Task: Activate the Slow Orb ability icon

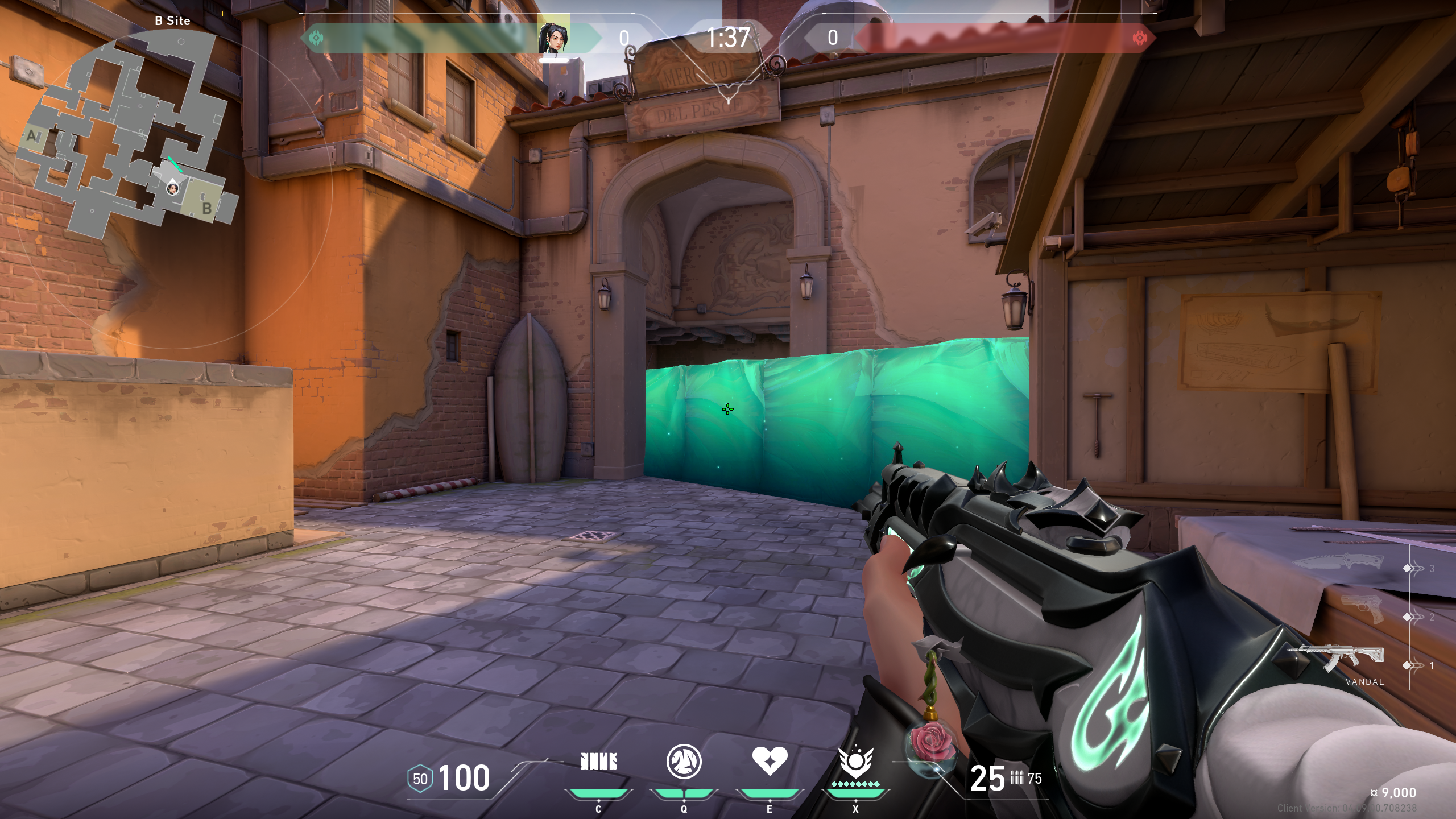Action: pyautogui.click(x=684, y=762)
